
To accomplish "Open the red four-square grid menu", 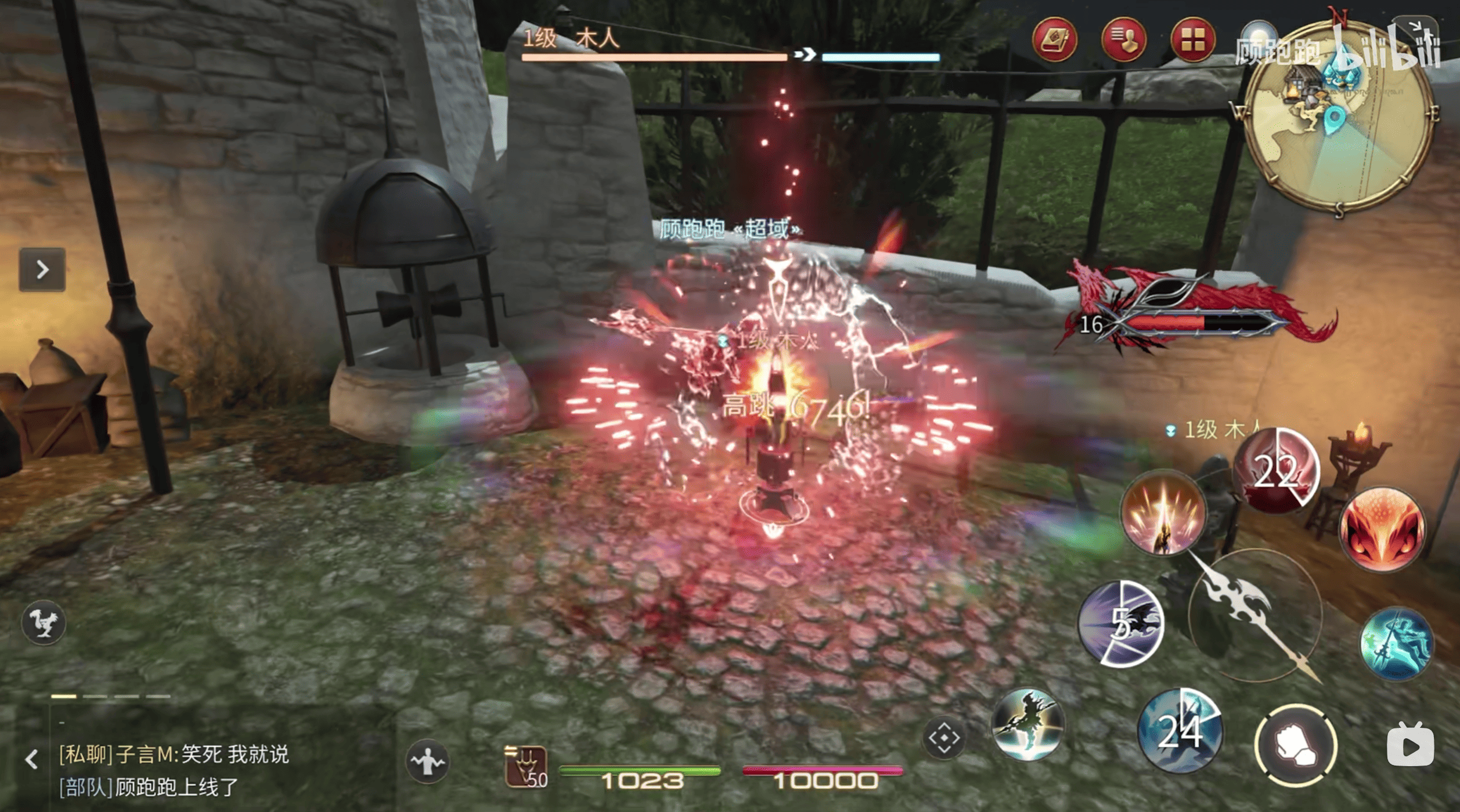I will pyautogui.click(x=1192, y=40).
